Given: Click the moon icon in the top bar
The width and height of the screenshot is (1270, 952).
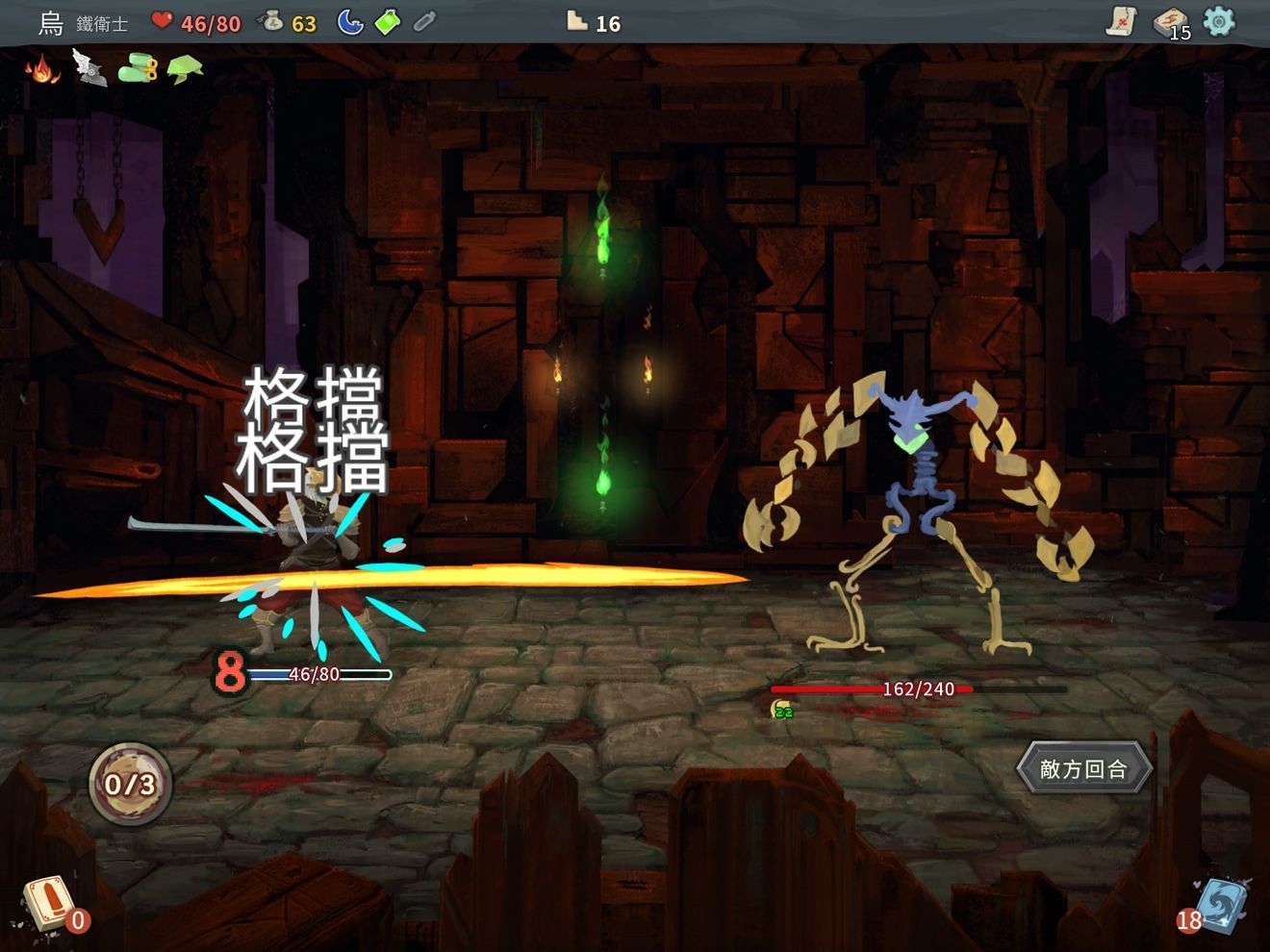Looking at the screenshot, I should (x=352, y=21).
